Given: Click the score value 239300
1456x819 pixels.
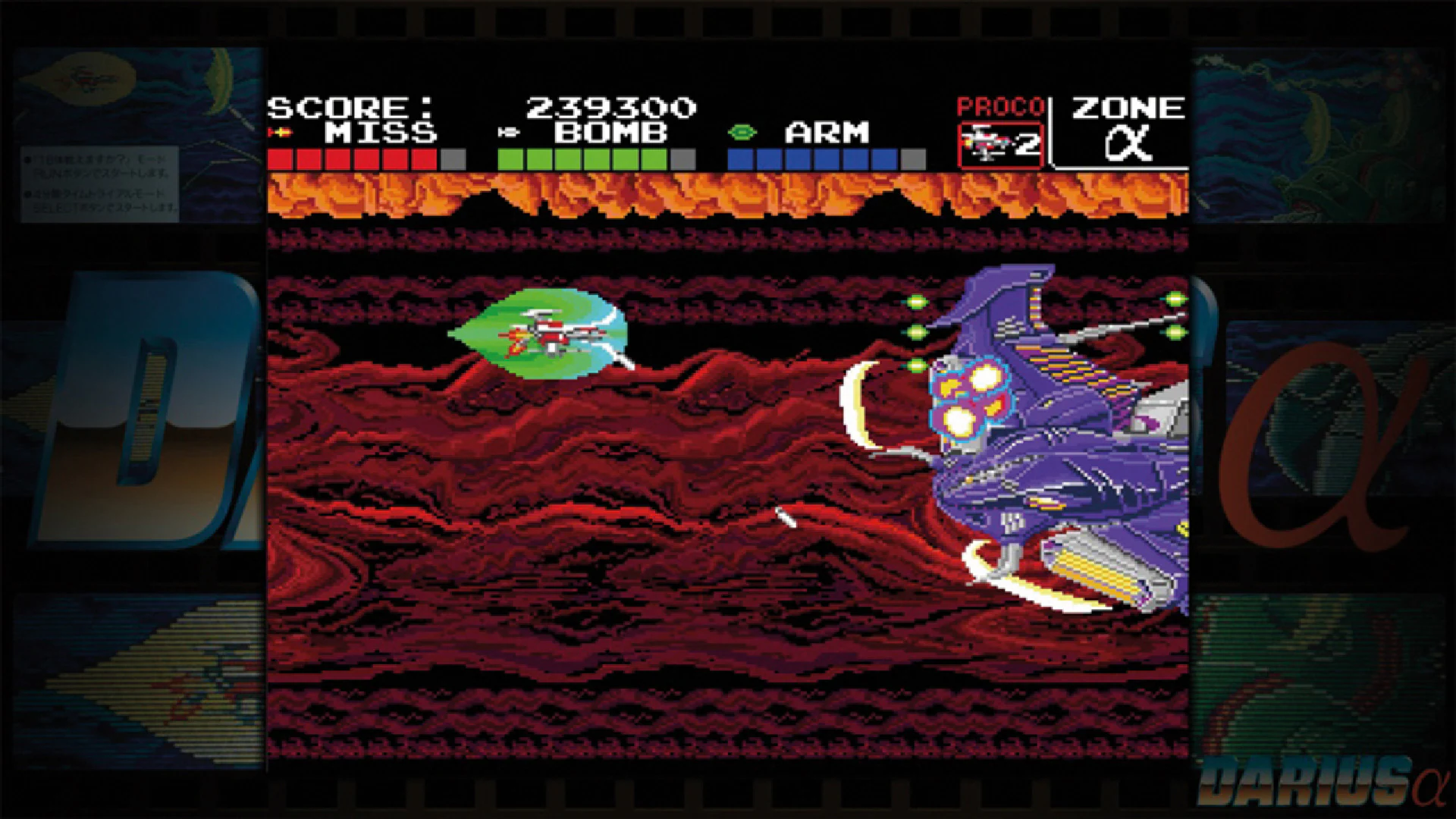Looking at the screenshot, I should pos(611,108).
